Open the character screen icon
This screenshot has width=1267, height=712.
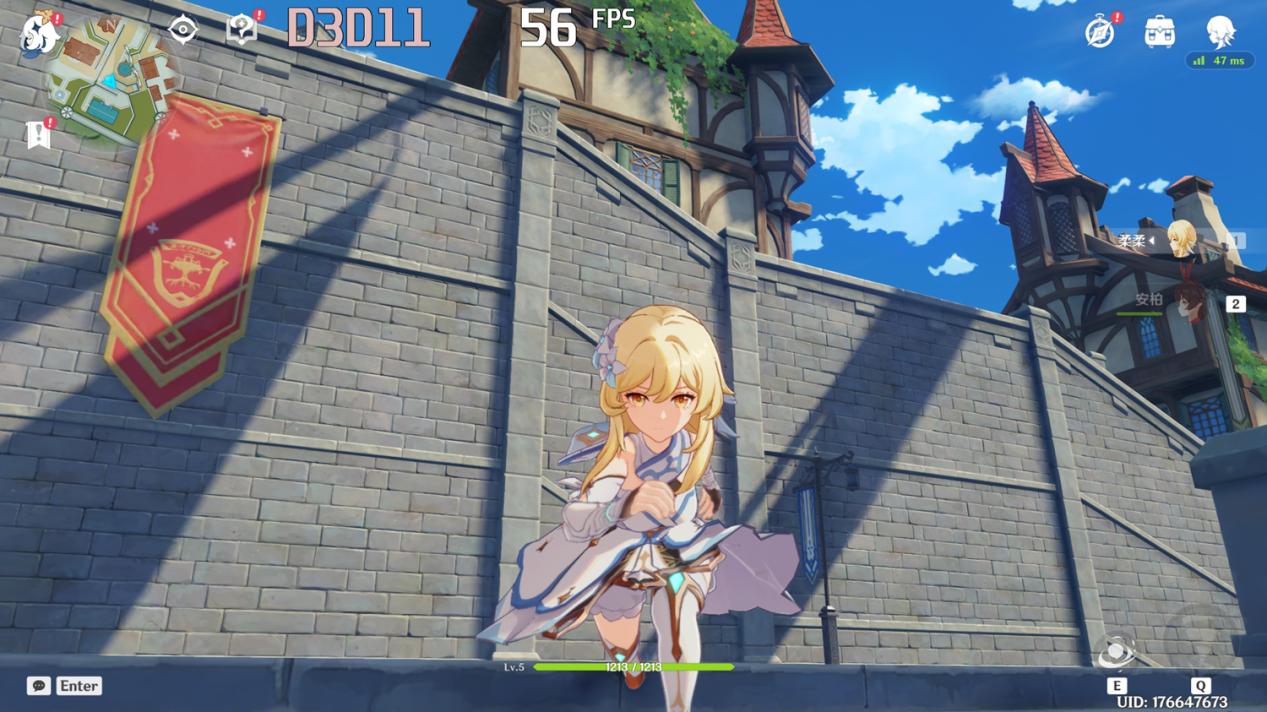coord(1220,32)
